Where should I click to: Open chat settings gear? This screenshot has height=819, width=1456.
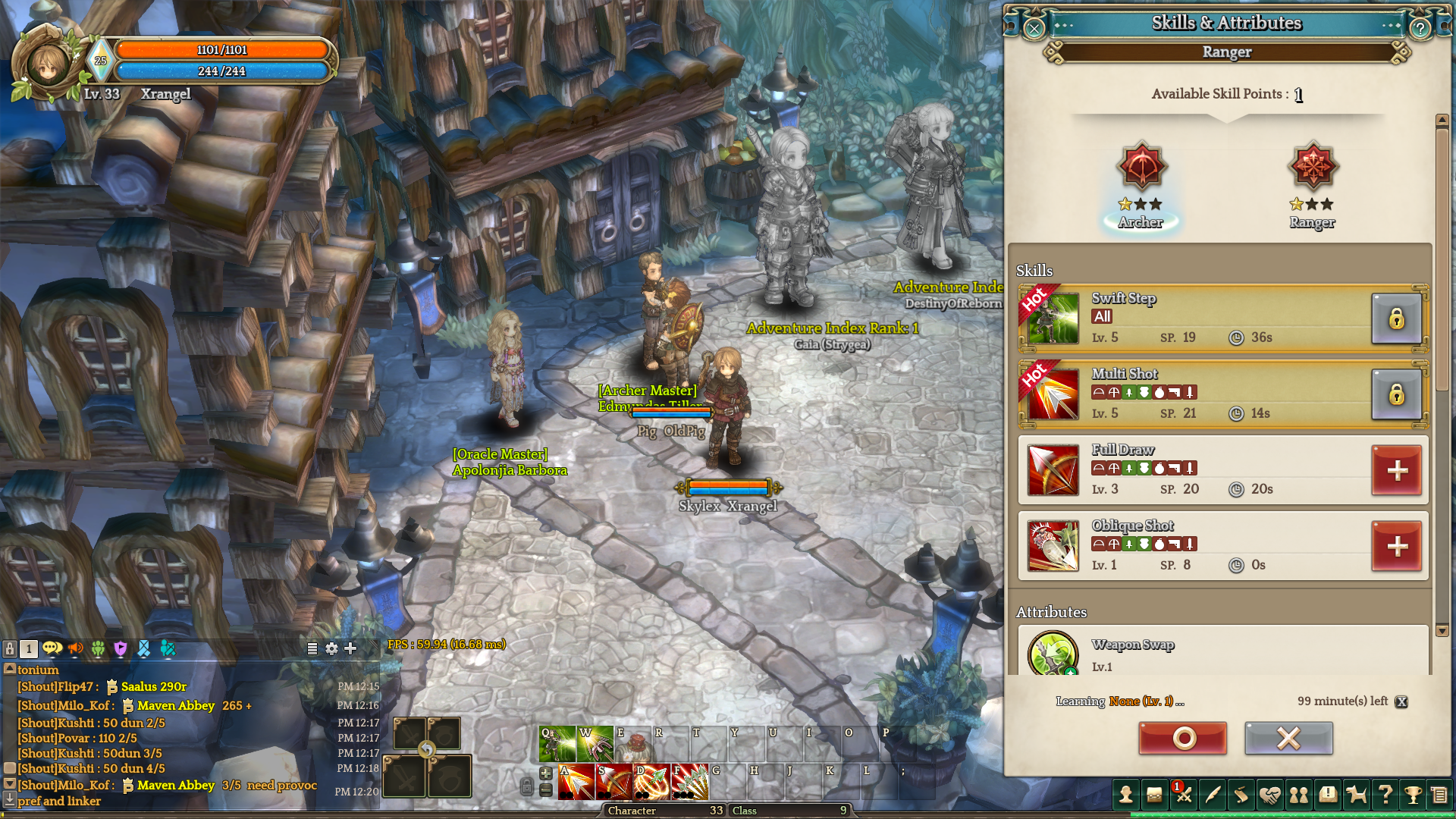coord(331,648)
